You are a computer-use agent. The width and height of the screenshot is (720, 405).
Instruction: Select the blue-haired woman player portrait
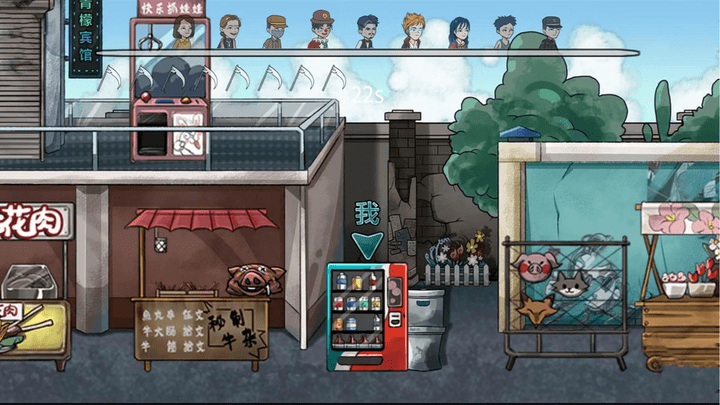(x=459, y=32)
